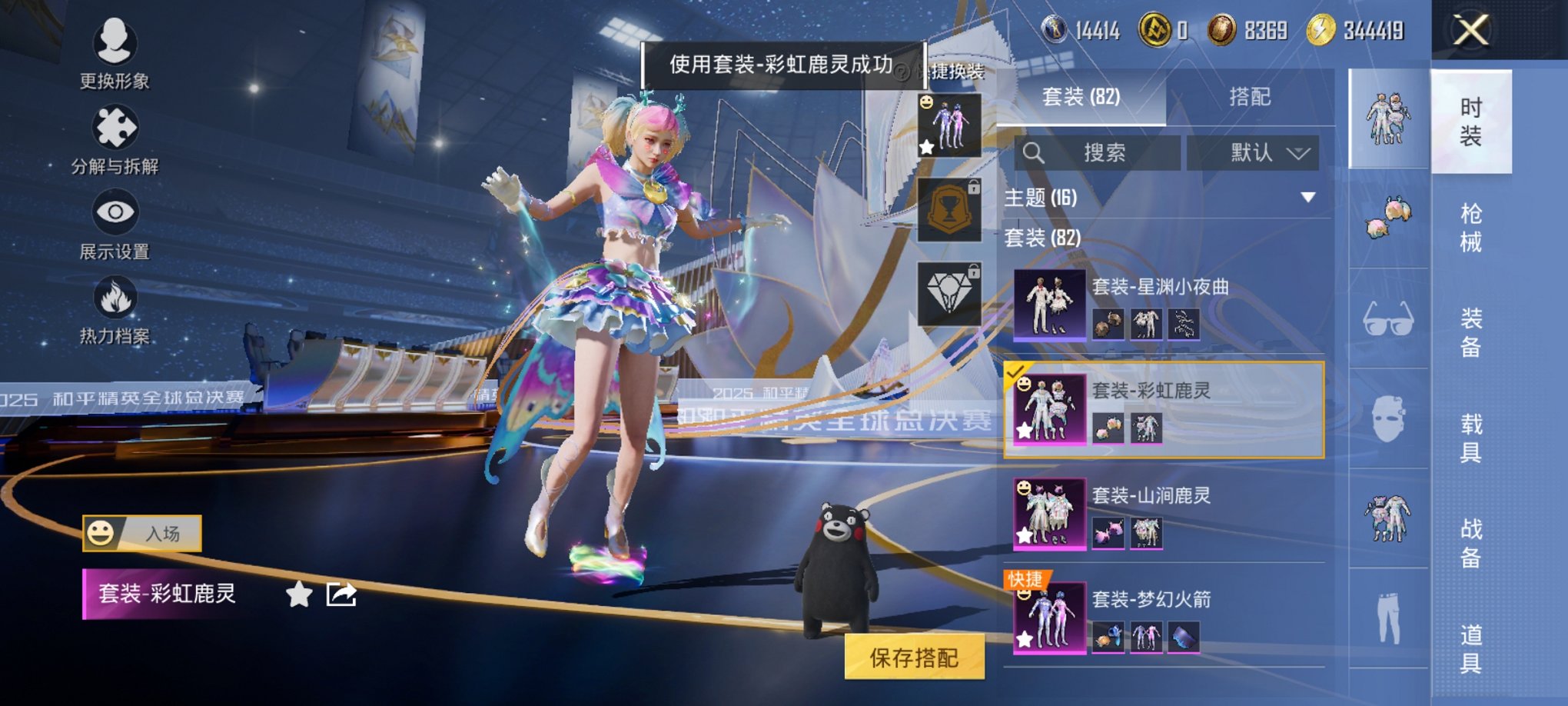Open the 默认 sort dropdown
The image size is (1568, 706).
(1253, 152)
